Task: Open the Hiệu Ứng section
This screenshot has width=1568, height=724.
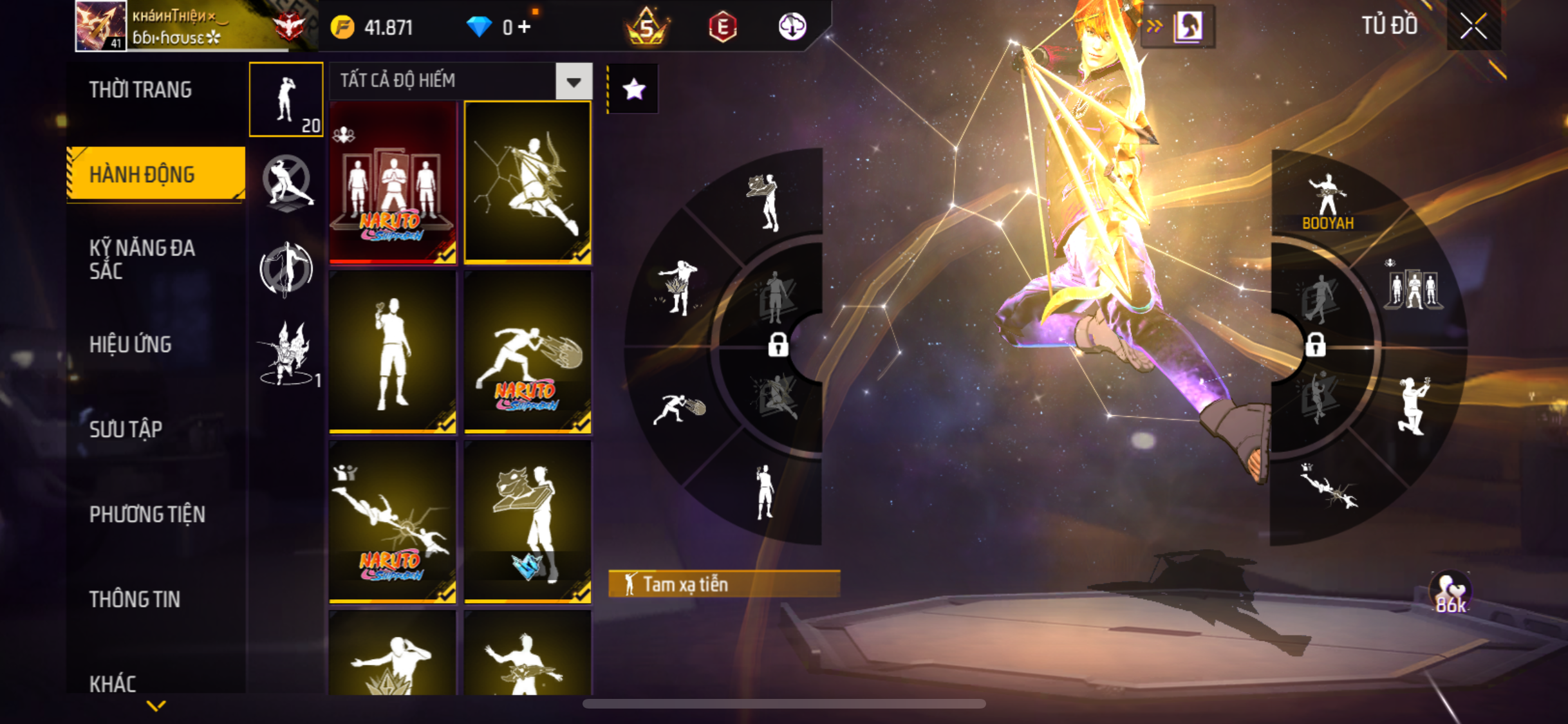Action: click(x=131, y=344)
